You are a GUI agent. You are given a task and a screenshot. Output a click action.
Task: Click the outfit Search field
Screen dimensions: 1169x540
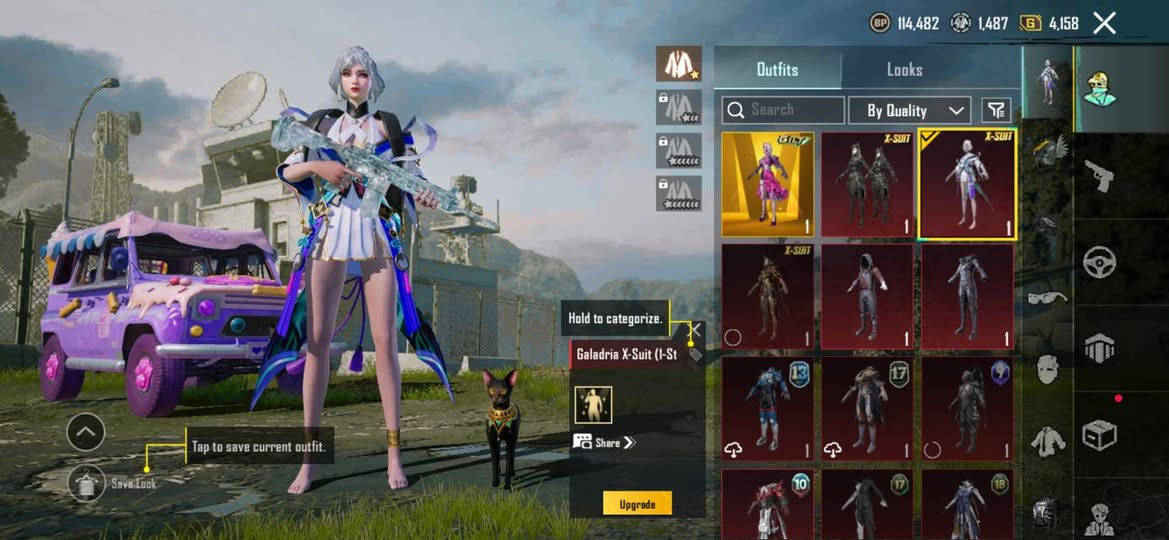pyautogui.click(x=783, y=110)
